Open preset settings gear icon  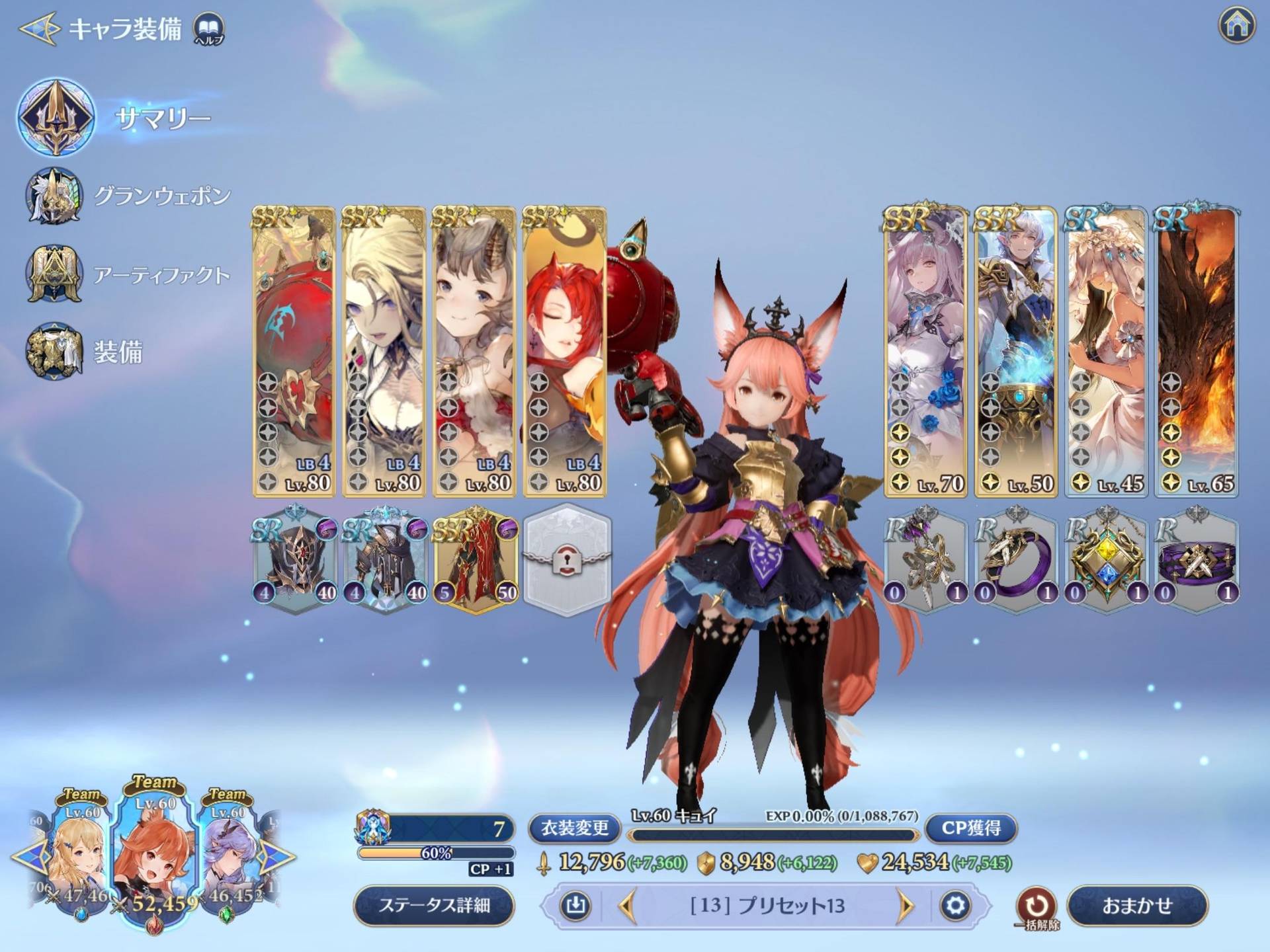(954, 905)
